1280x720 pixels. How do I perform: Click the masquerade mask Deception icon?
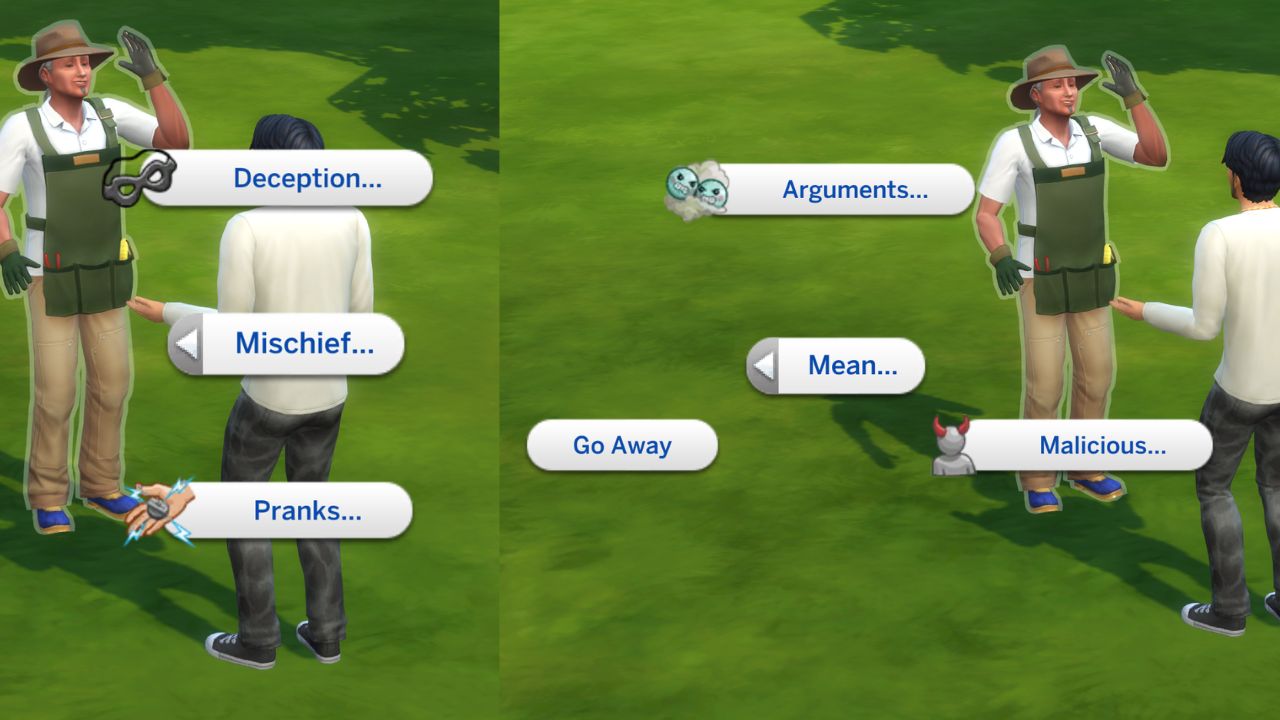(x=139, y=177)
